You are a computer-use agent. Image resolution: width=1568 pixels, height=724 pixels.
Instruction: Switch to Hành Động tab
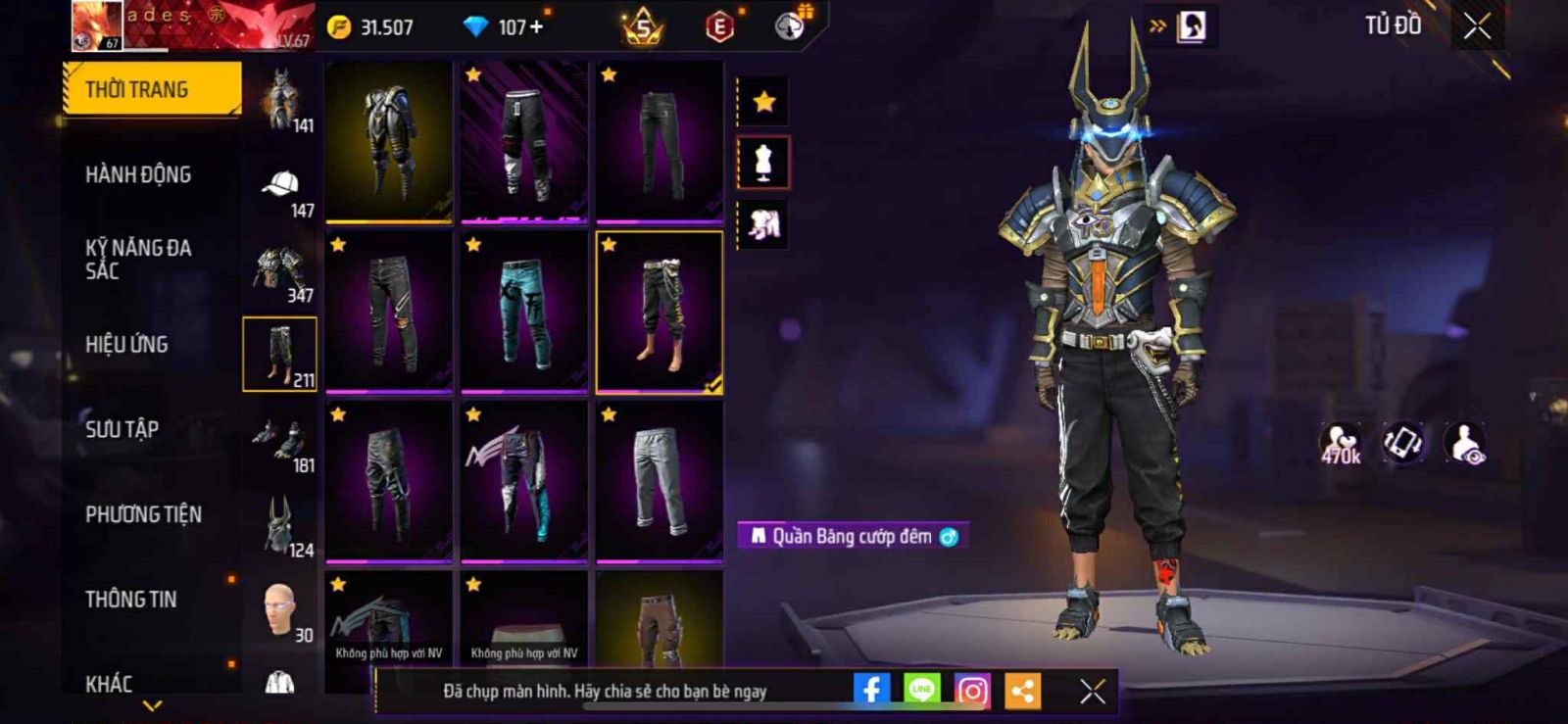point(138,174)
